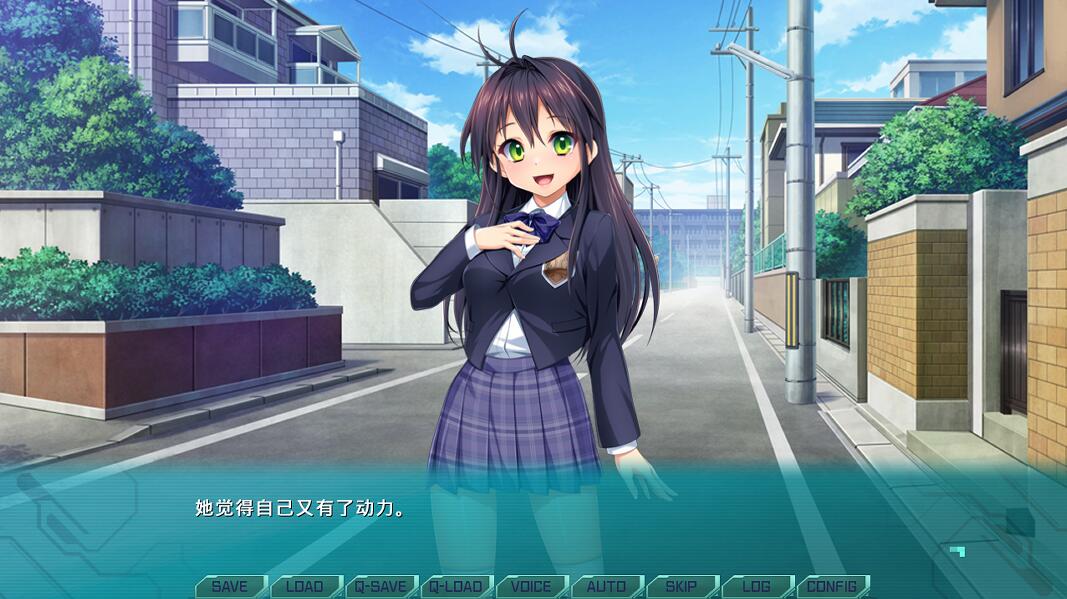Quick save with Q-SAVE

click(381, 587)
